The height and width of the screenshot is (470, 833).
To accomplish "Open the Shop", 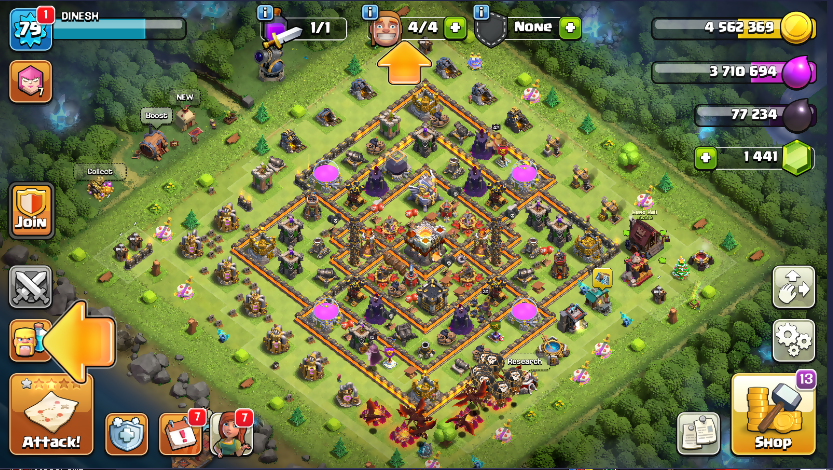I will [x=772, y=415].
